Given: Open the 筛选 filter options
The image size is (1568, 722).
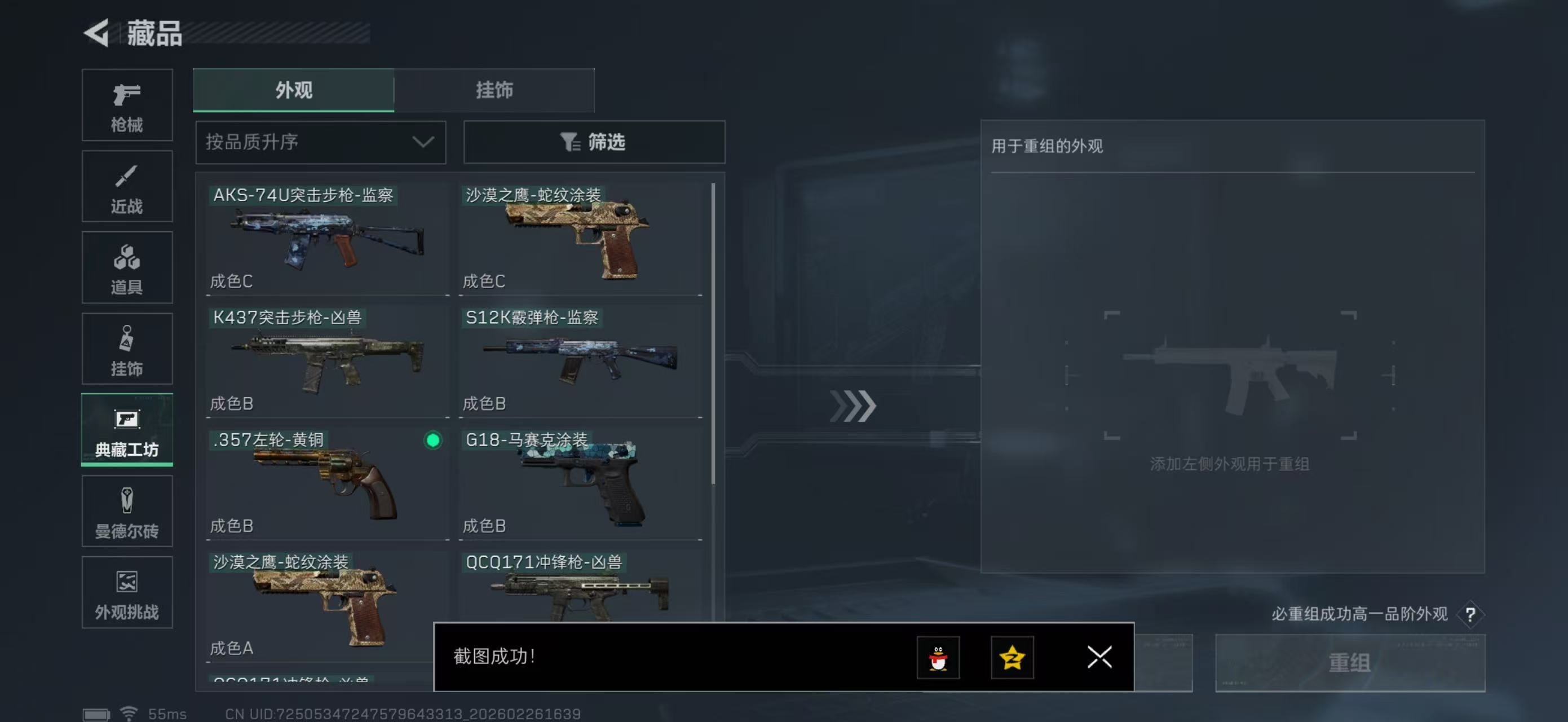Looking at the screenshot, I should click(594, 142).
